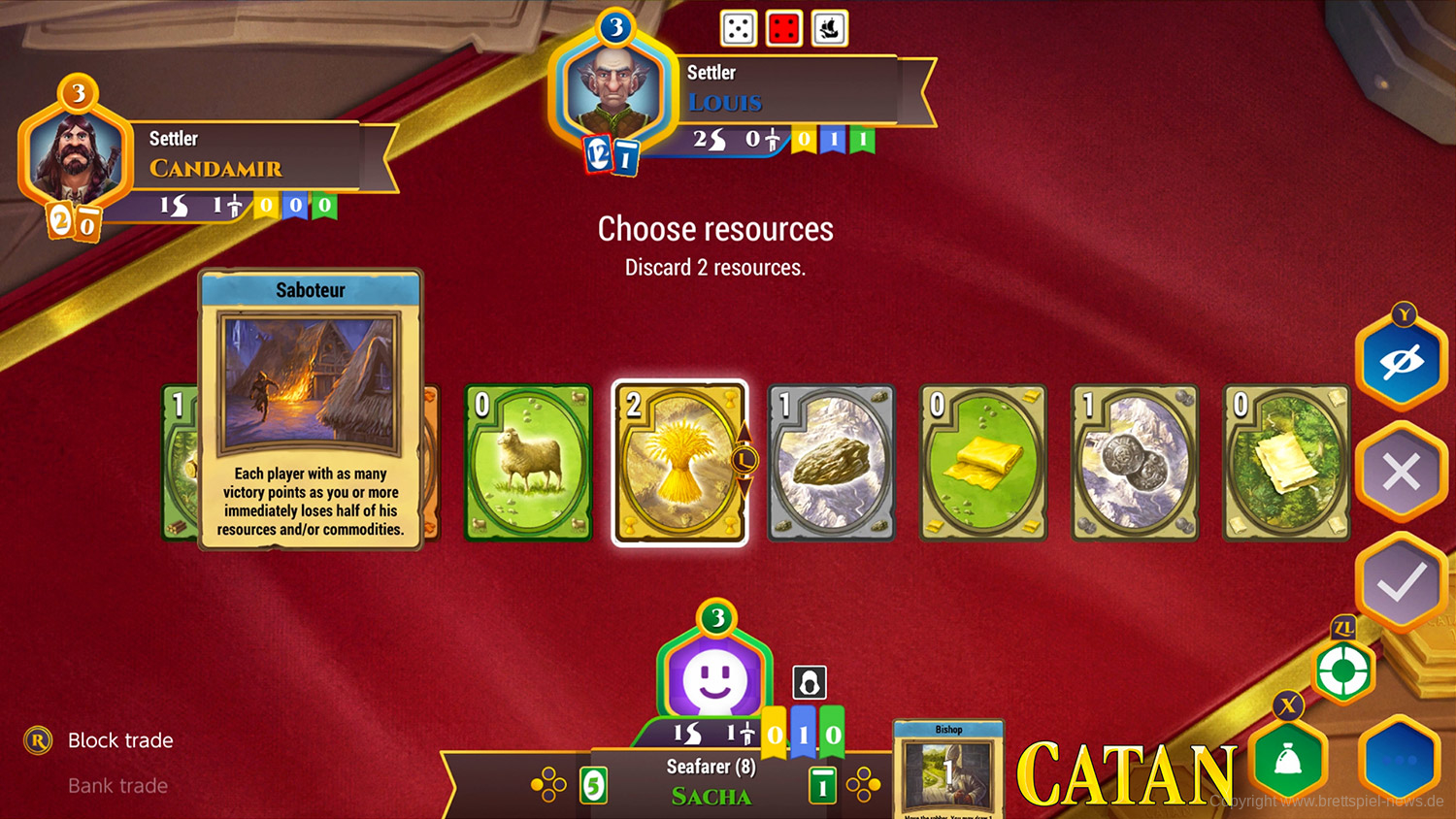Select the paper commodity card
The height and width of the screenshot is (819, 1456).
tap(1285, 462)
